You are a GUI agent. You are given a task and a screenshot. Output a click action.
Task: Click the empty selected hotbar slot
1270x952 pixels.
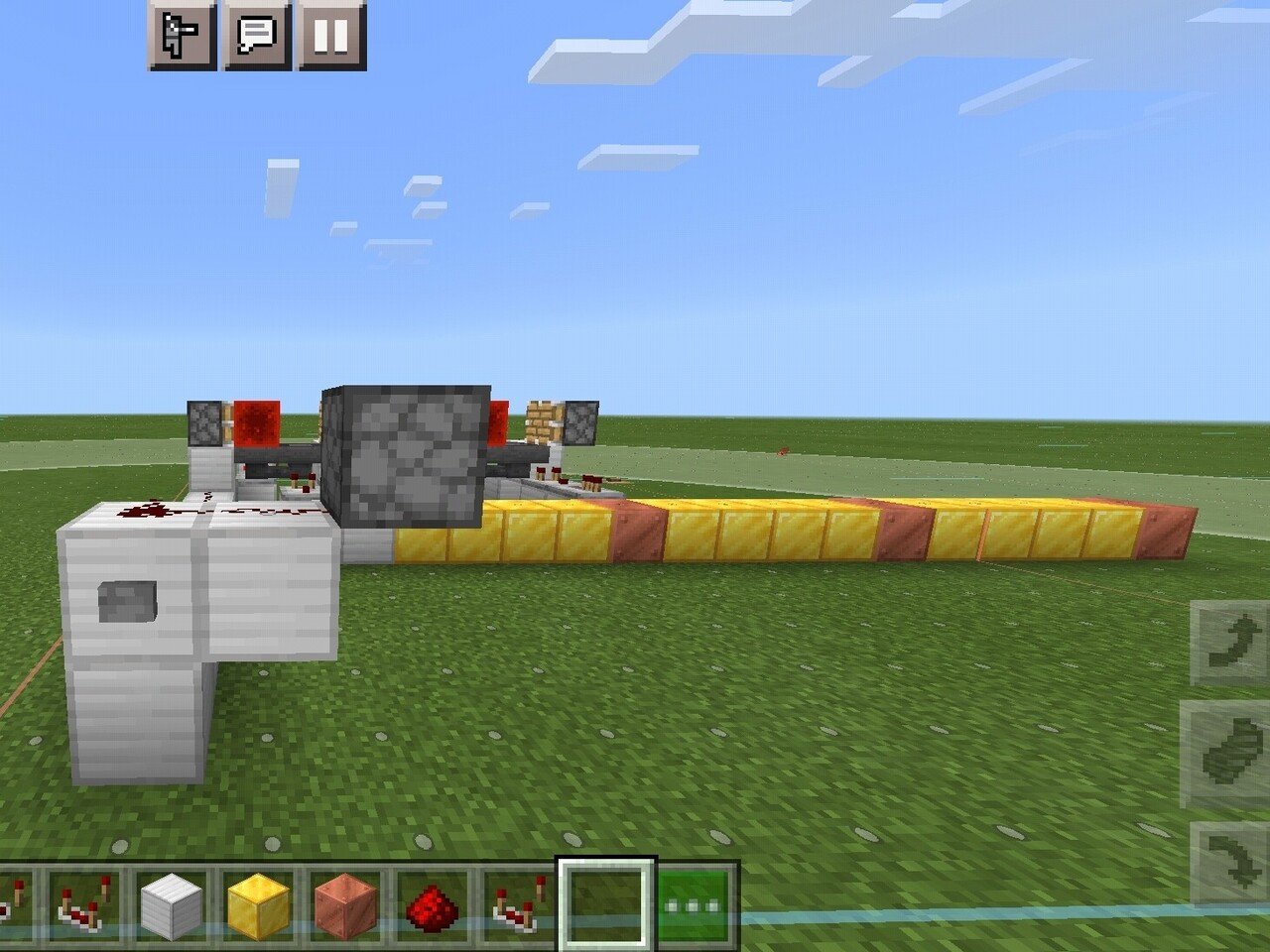coord(605,904)
